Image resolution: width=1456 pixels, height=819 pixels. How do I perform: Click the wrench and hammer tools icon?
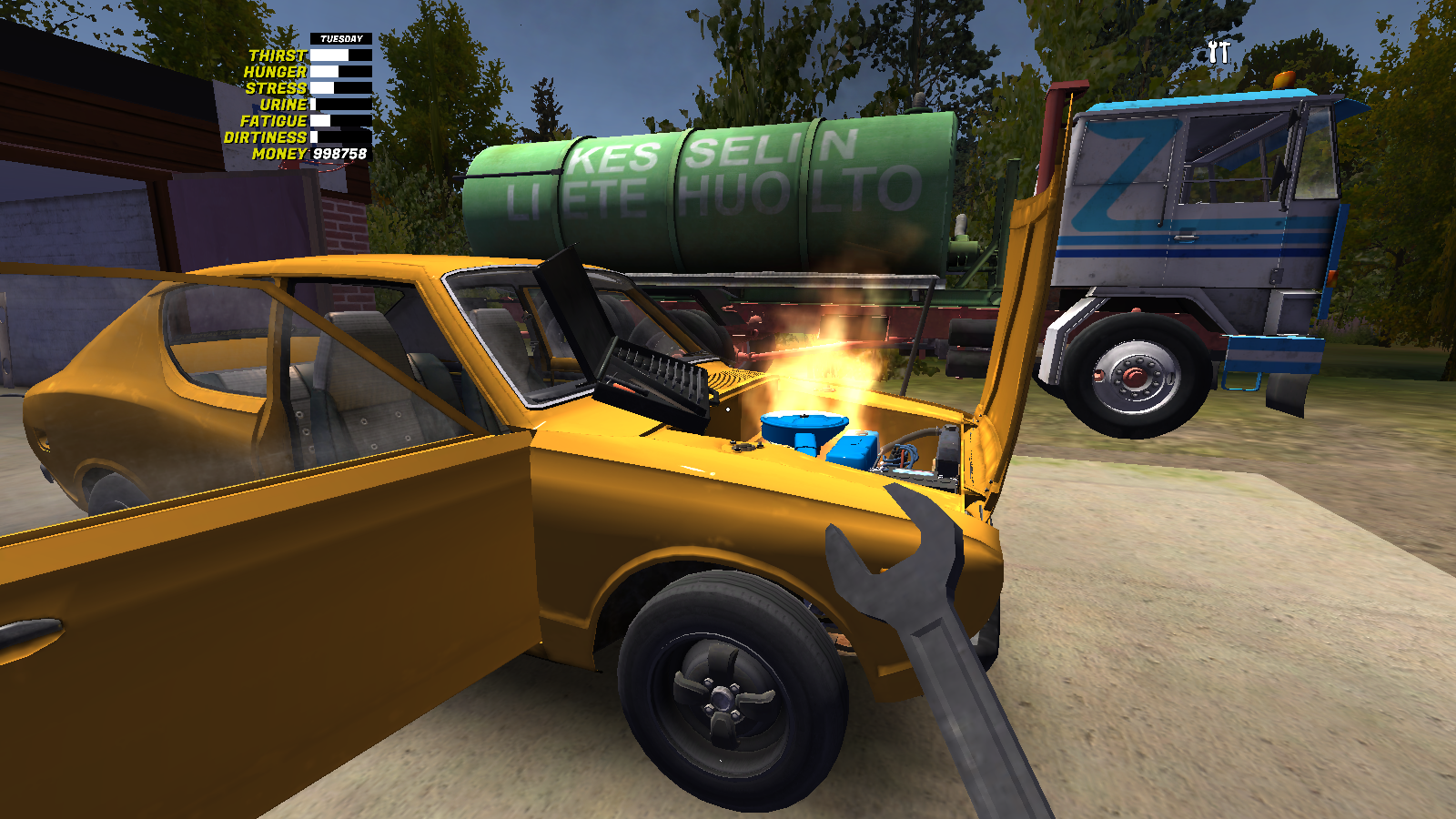click(x=1219, y=50)
